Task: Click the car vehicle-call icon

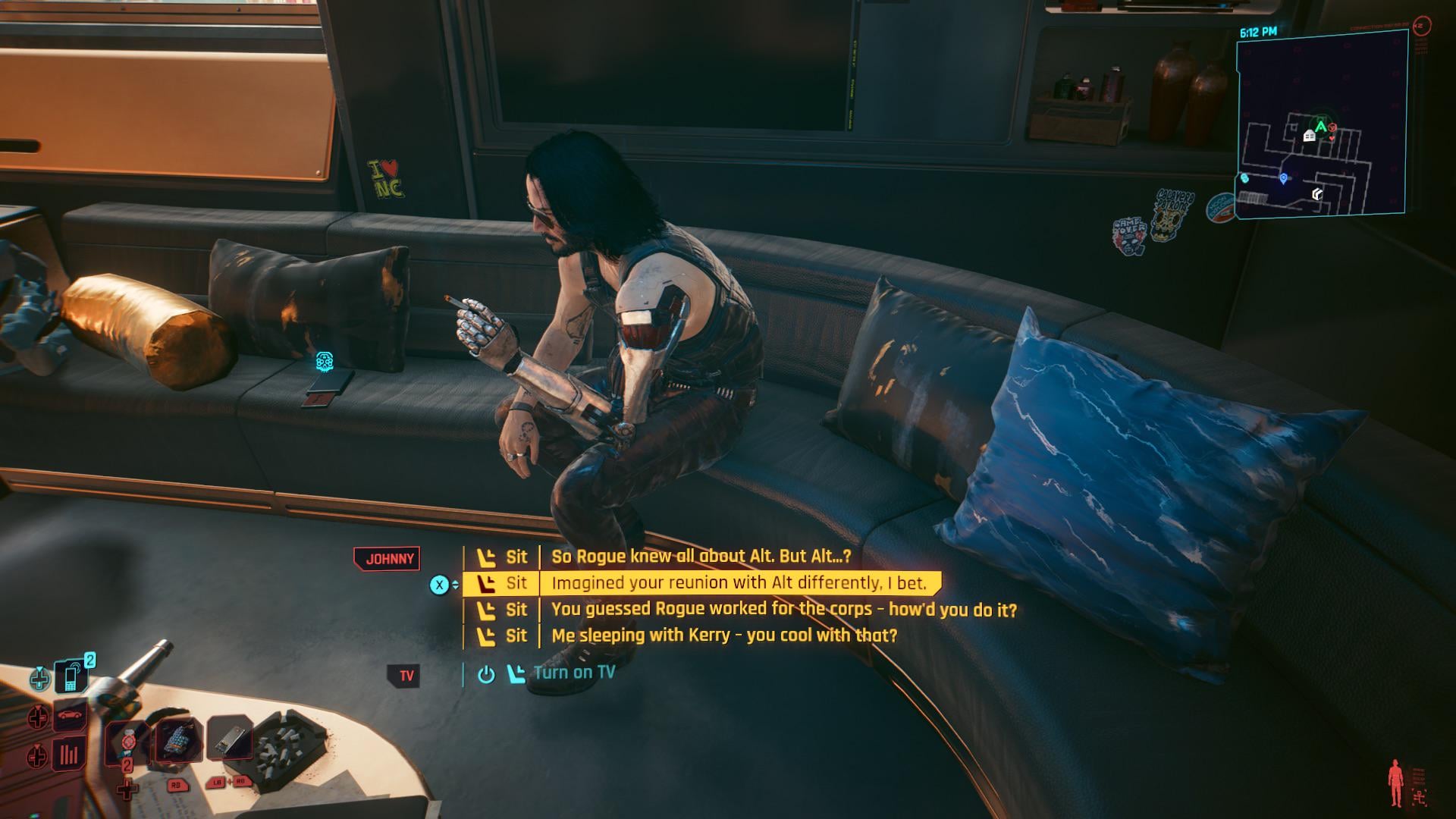Action: pyautogui.click(x=70, y=716)
